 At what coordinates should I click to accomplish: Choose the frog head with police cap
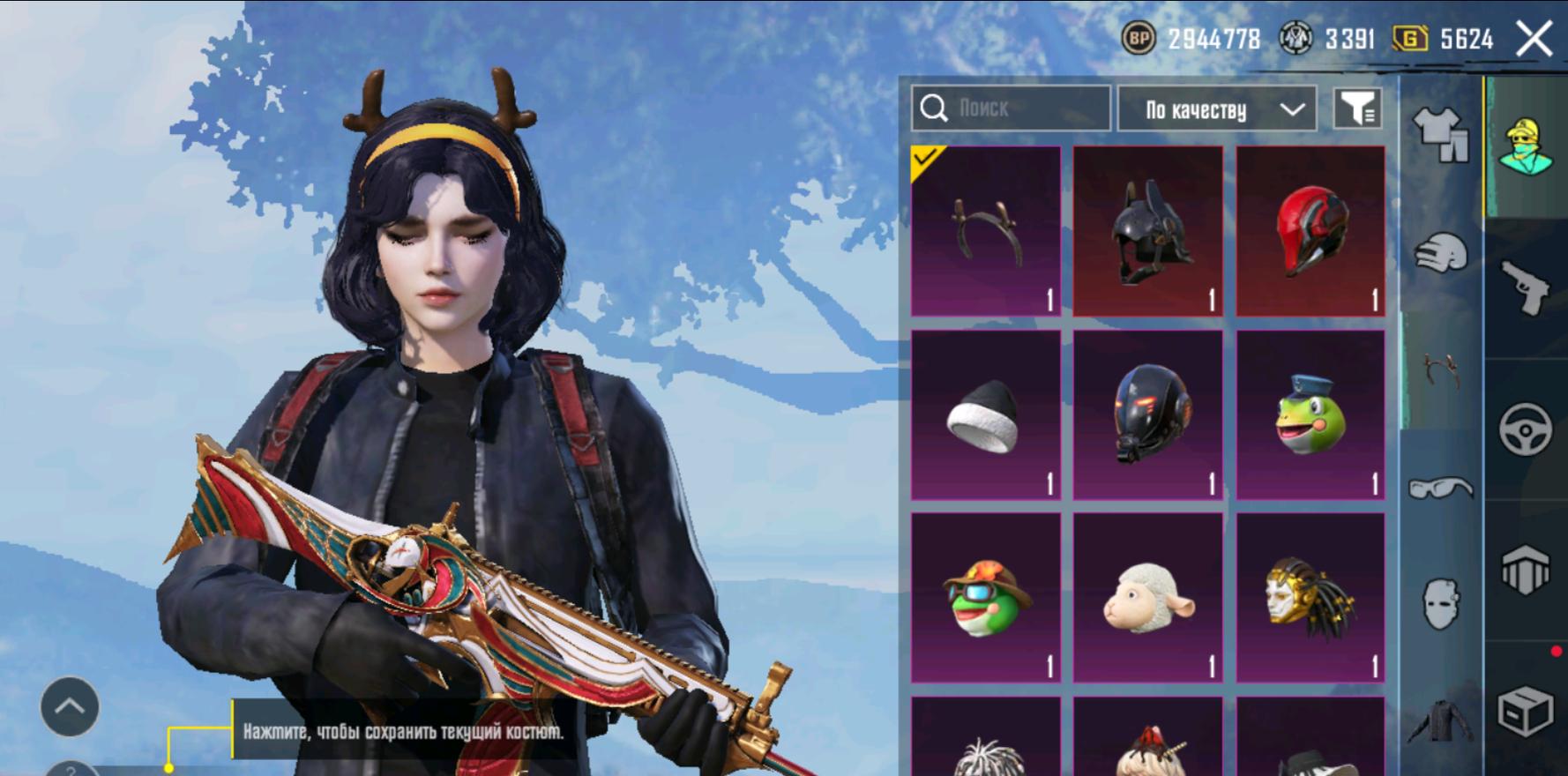1310,414
